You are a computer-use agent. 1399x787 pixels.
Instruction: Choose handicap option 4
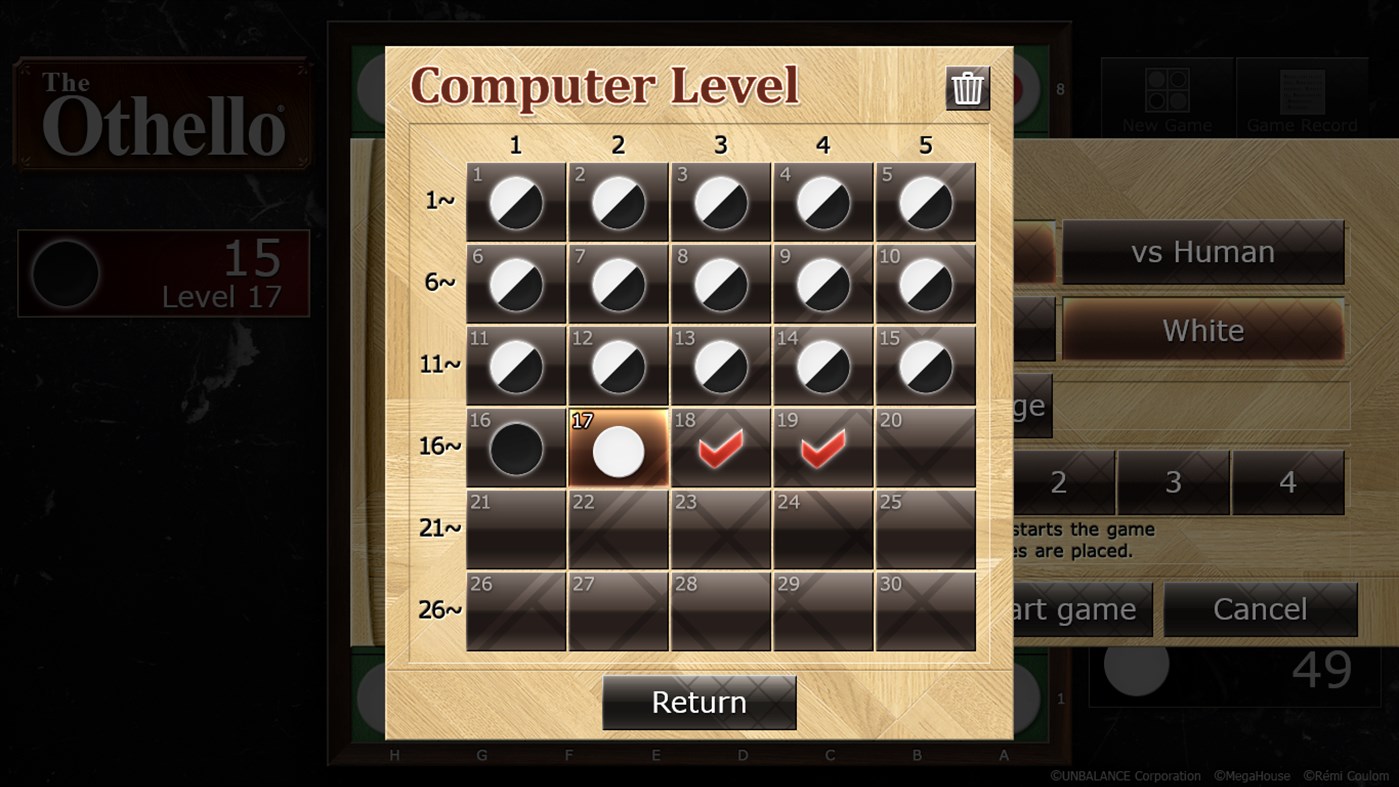click(1289, 483)
